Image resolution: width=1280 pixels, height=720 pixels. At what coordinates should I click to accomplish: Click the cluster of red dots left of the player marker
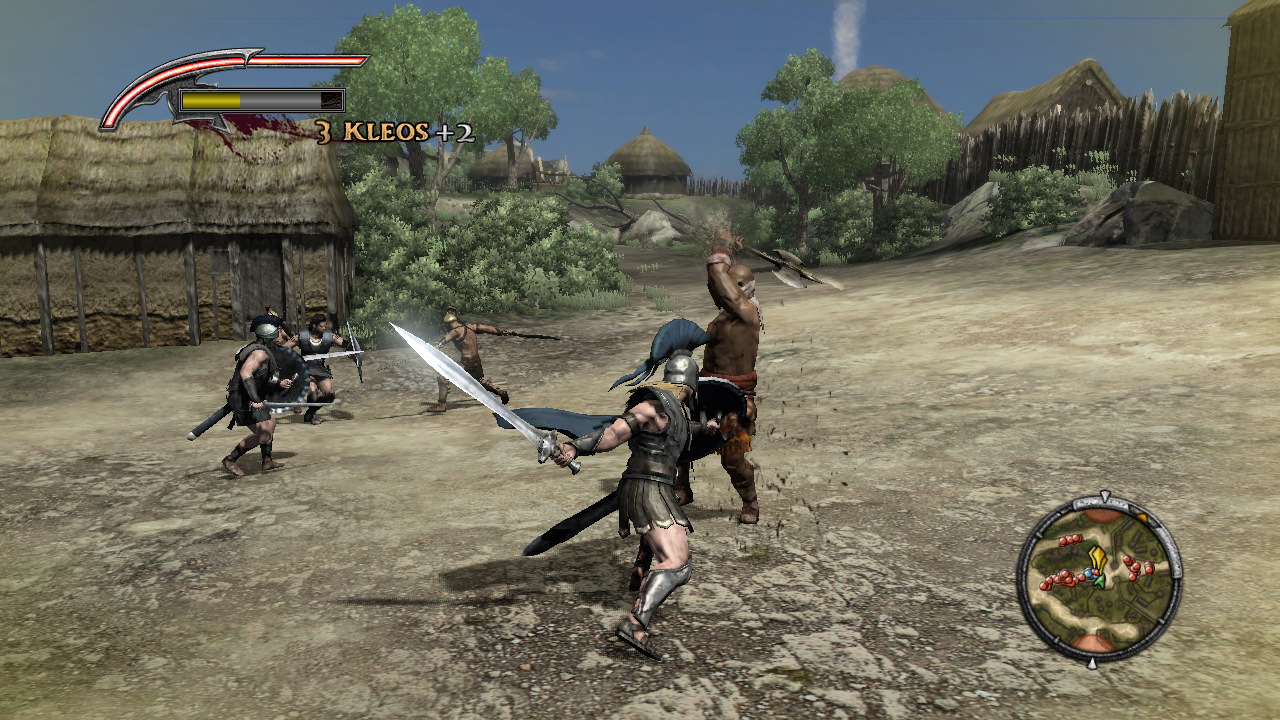pyautogui.click(x=1061, y=579)
